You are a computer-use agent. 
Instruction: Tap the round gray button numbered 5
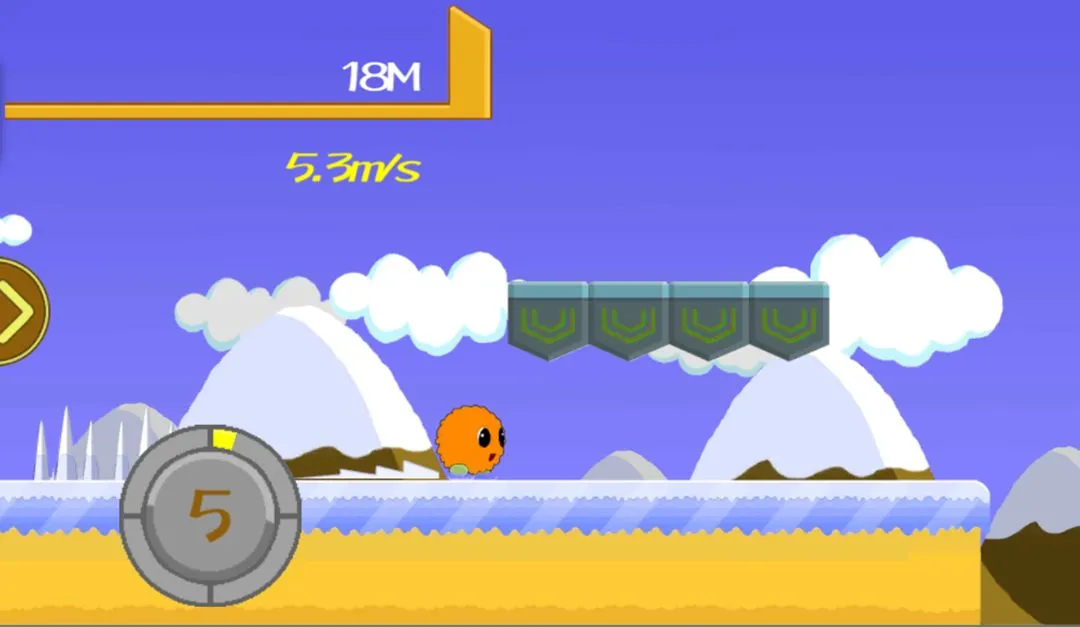point(210,515)
